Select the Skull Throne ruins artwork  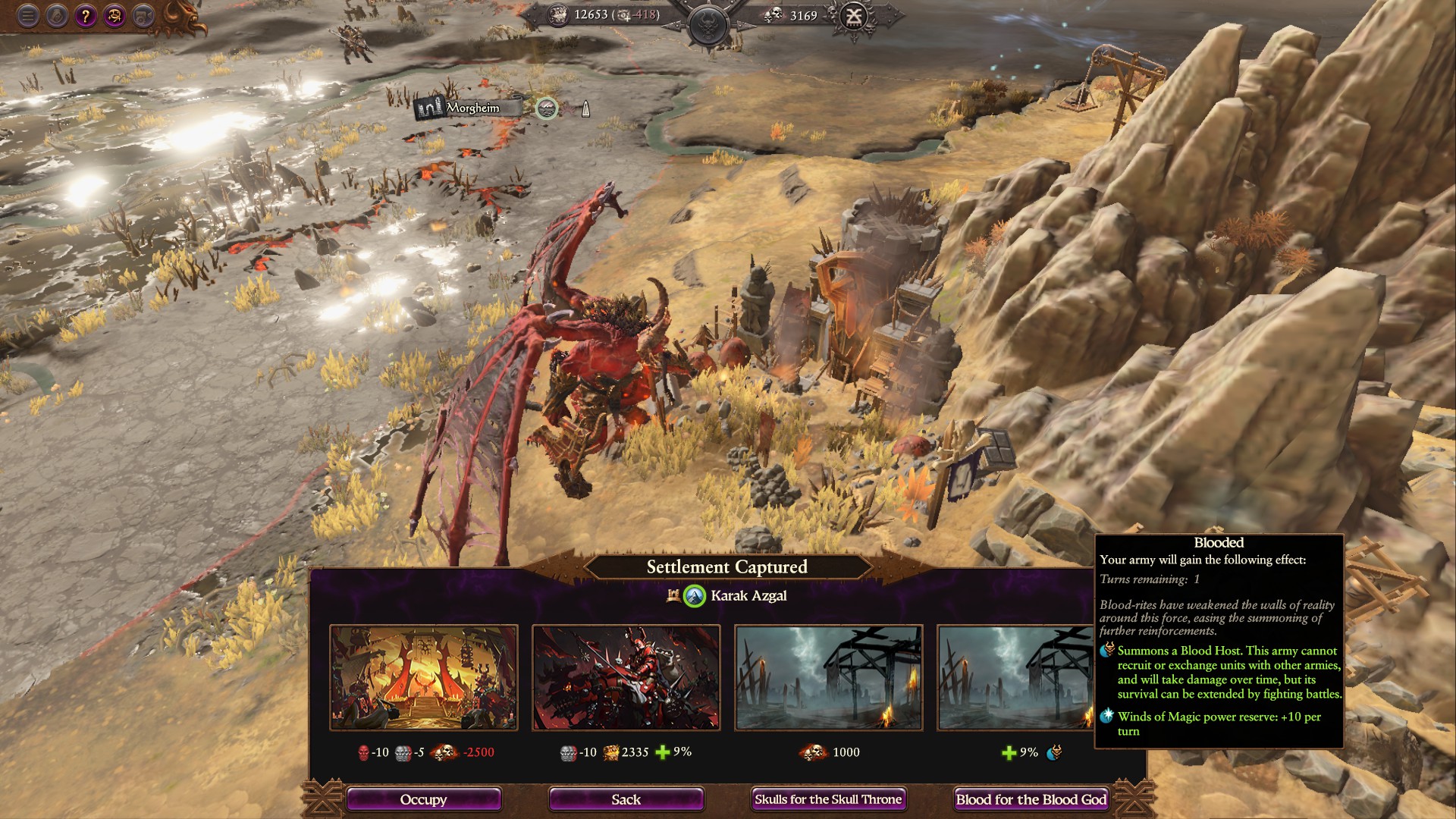829,677
